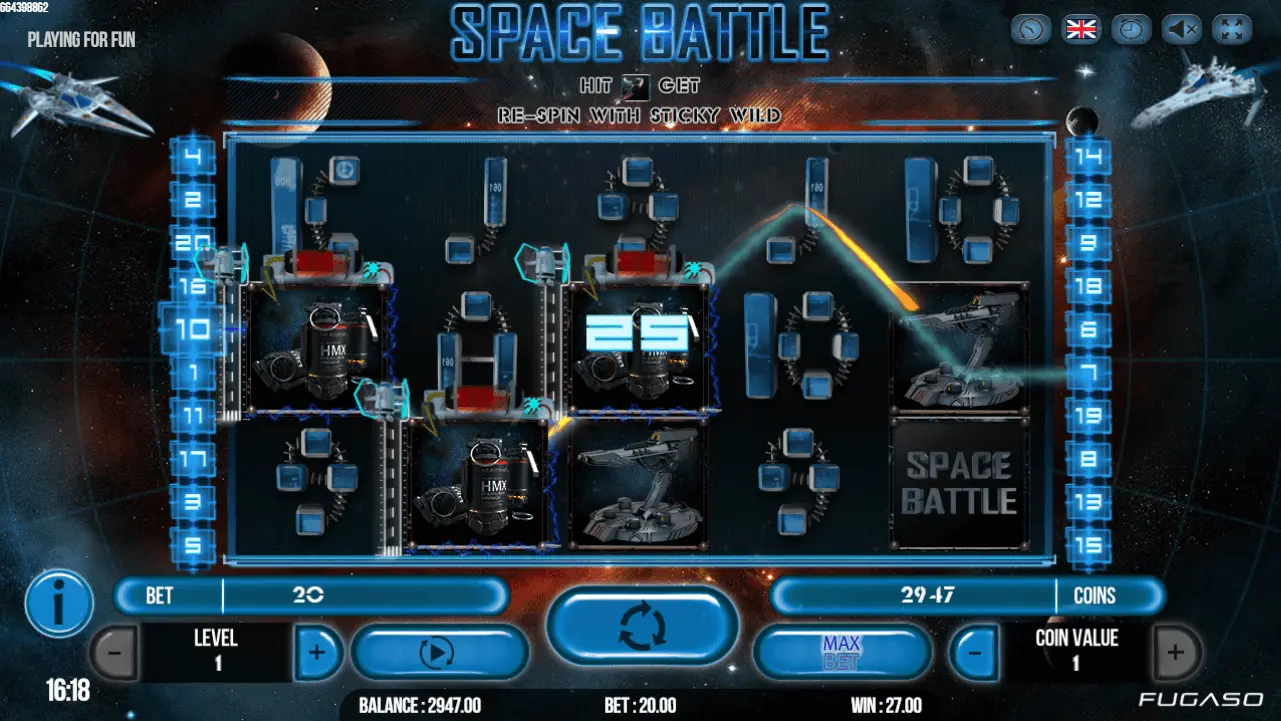Open the game history clock-arrow icon
This screenshot has width=1281, height=721.
[x=1031, y=29]
